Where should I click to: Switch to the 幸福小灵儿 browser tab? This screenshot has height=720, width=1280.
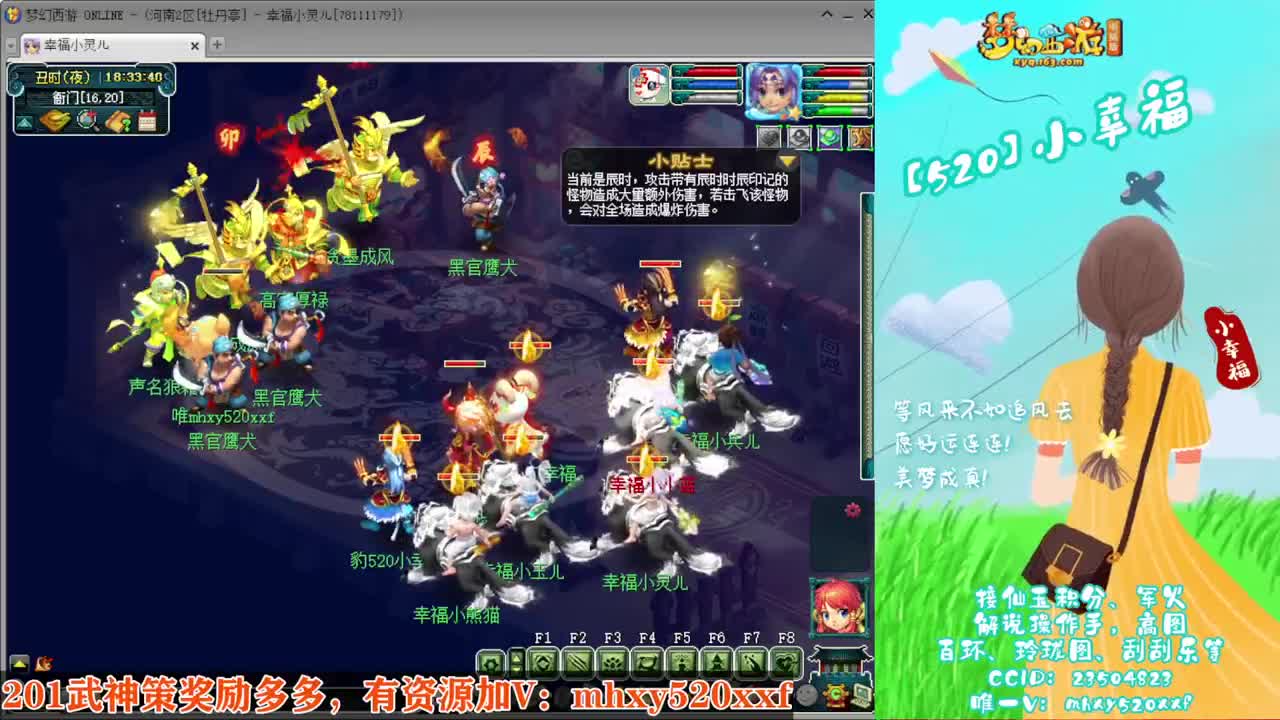click(80, 45)
